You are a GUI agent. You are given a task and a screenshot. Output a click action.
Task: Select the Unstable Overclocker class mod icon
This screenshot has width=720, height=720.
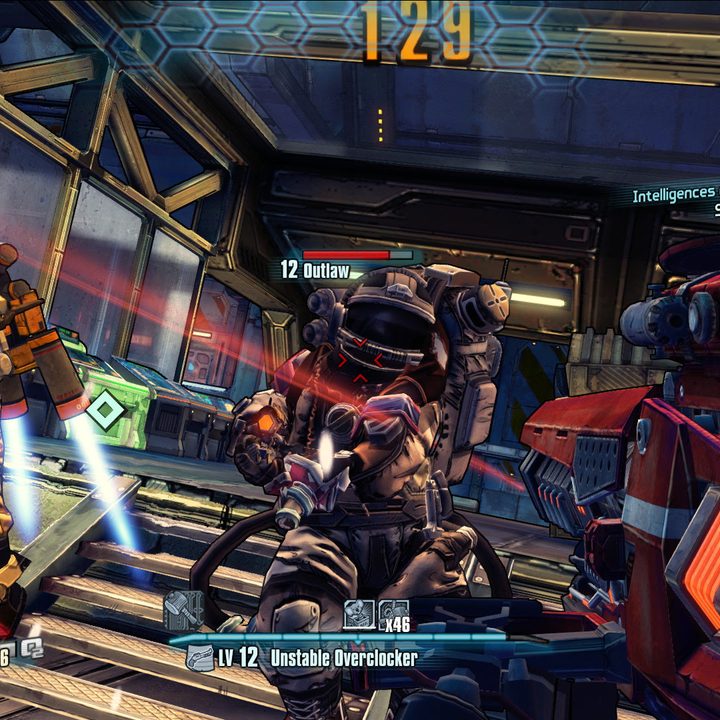[x=199, y=658]
